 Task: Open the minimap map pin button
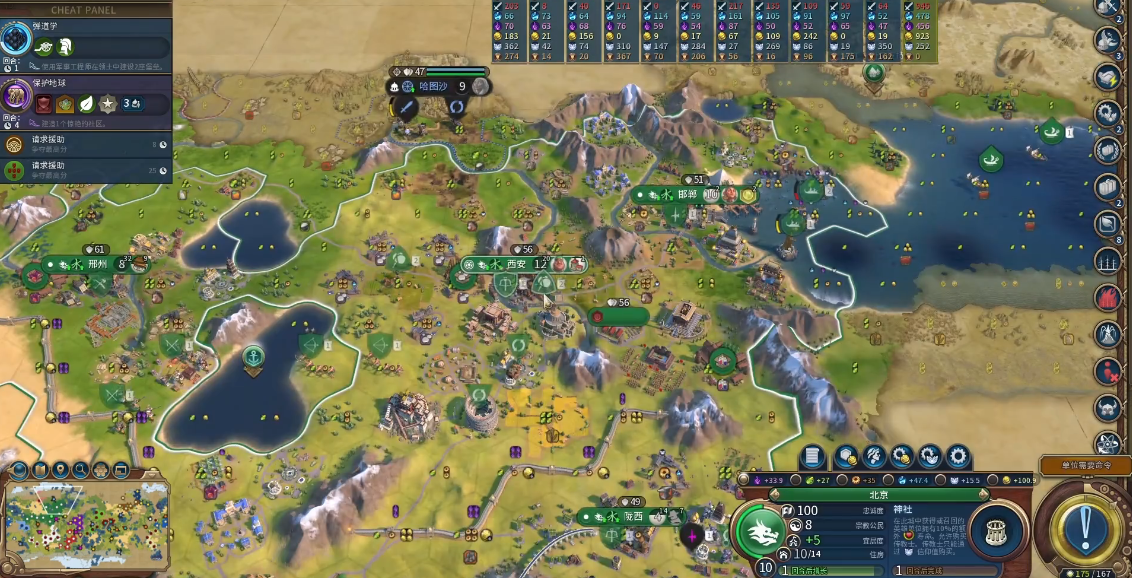click(x=60, y=469)
